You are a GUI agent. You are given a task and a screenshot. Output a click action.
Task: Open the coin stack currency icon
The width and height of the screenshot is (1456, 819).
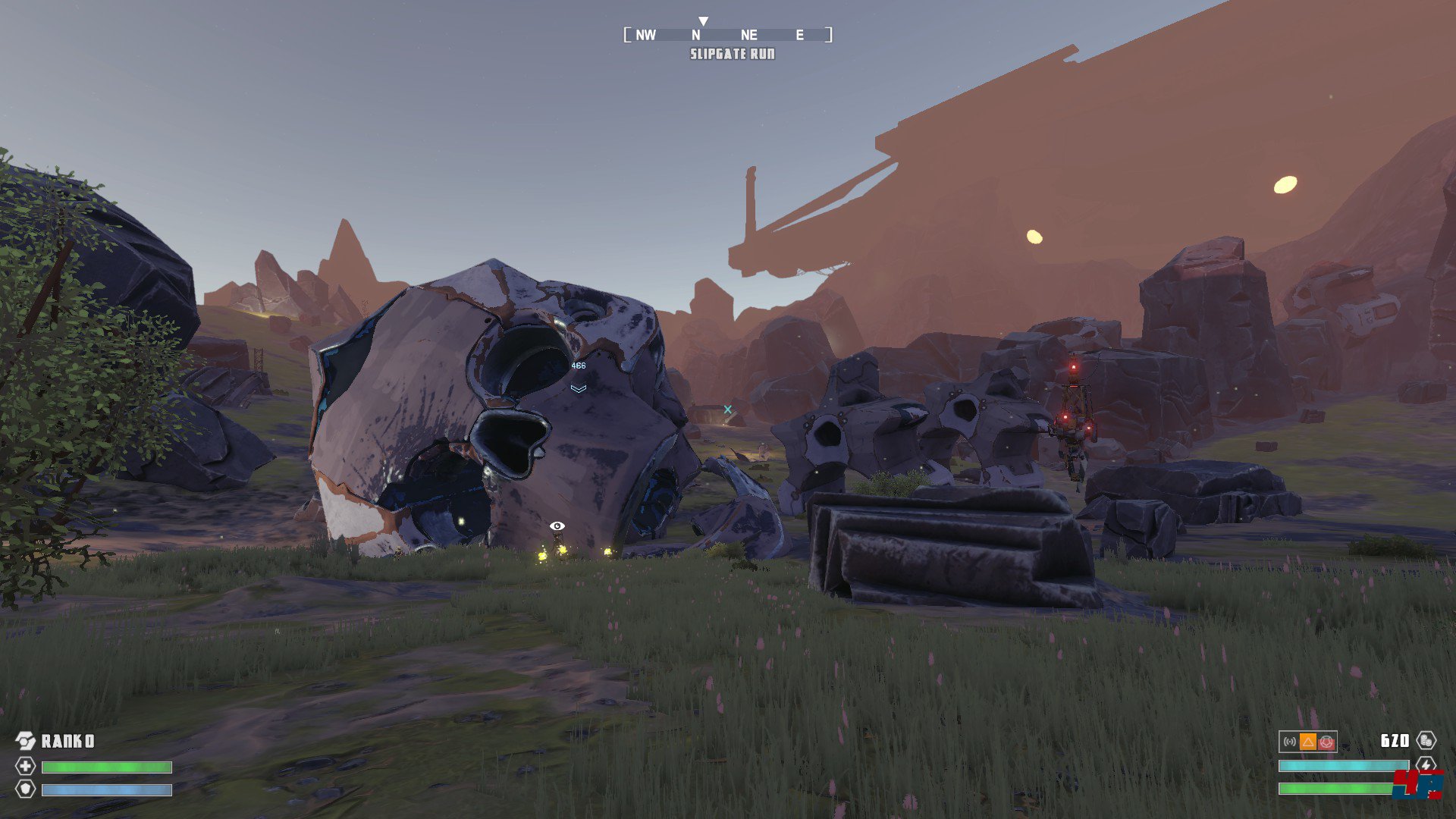click(1426, 741)
